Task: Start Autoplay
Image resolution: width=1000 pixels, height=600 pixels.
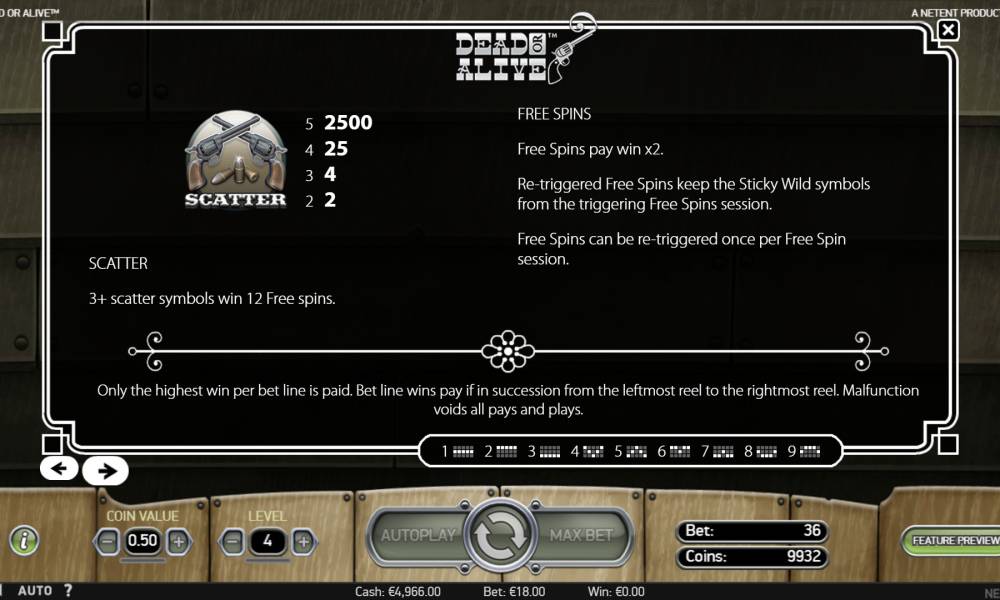Action: [x=418, y=535]
